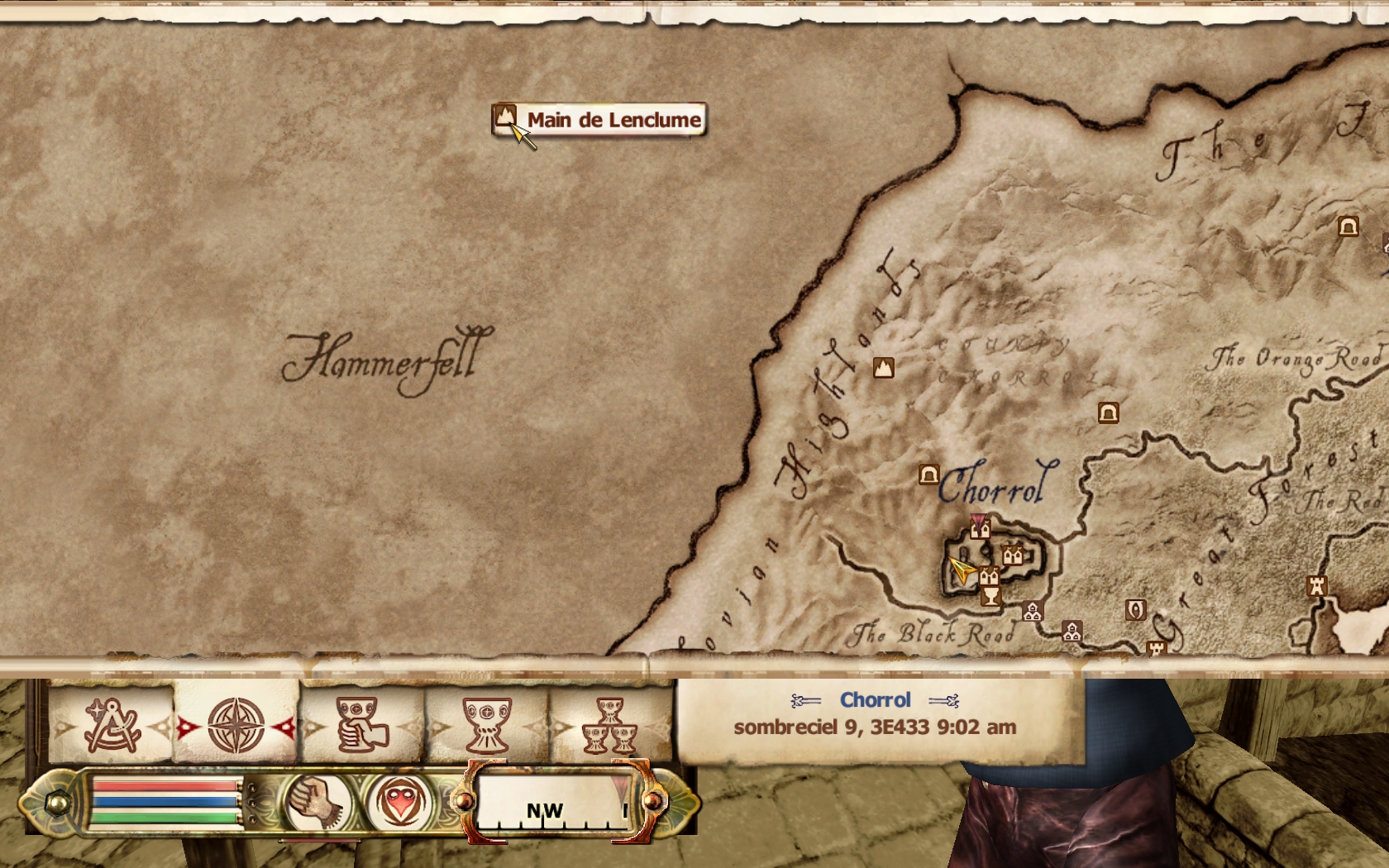Click the red heart spell icon

400,801
